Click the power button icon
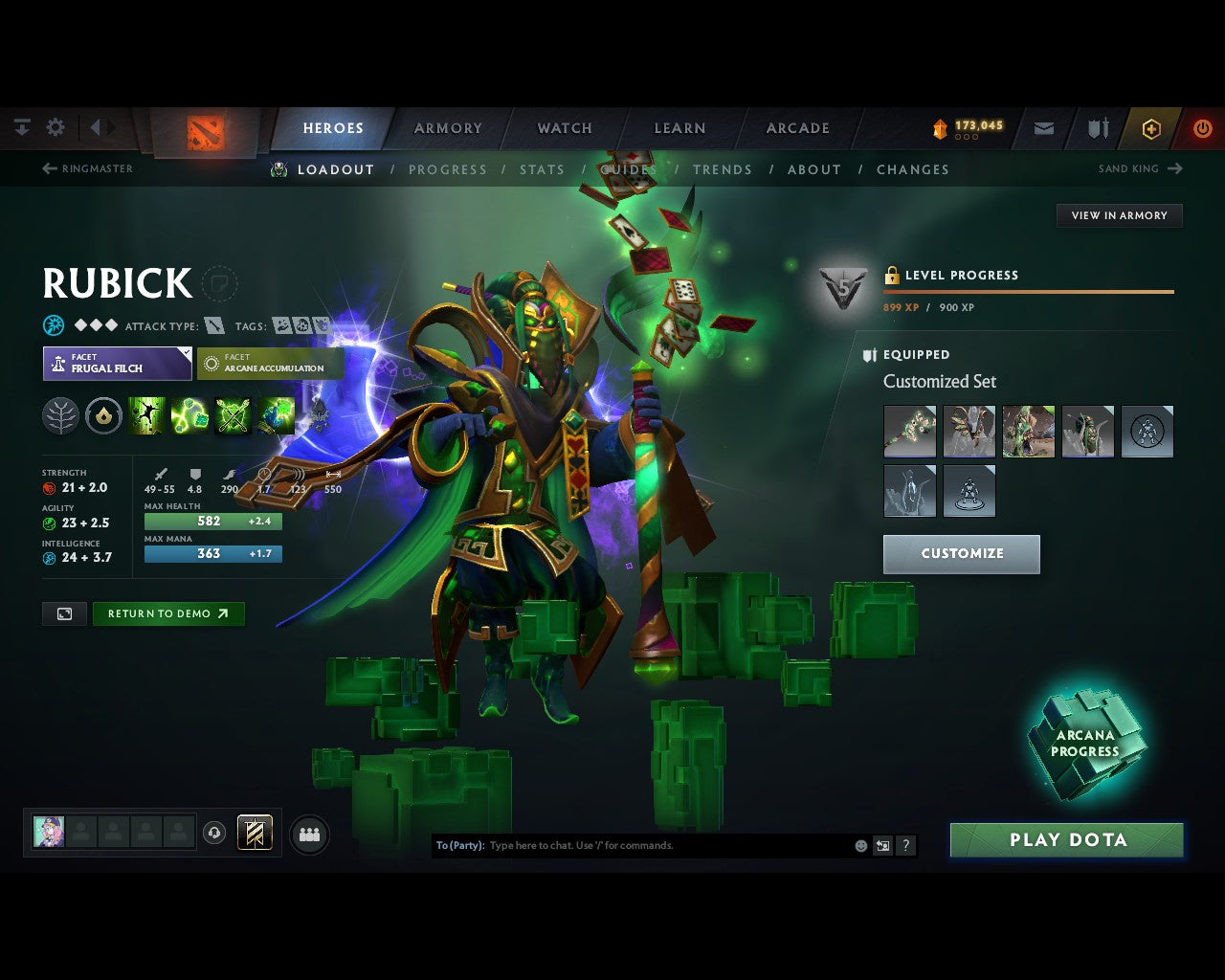The image size is (1225, 980). (1203, 128)
